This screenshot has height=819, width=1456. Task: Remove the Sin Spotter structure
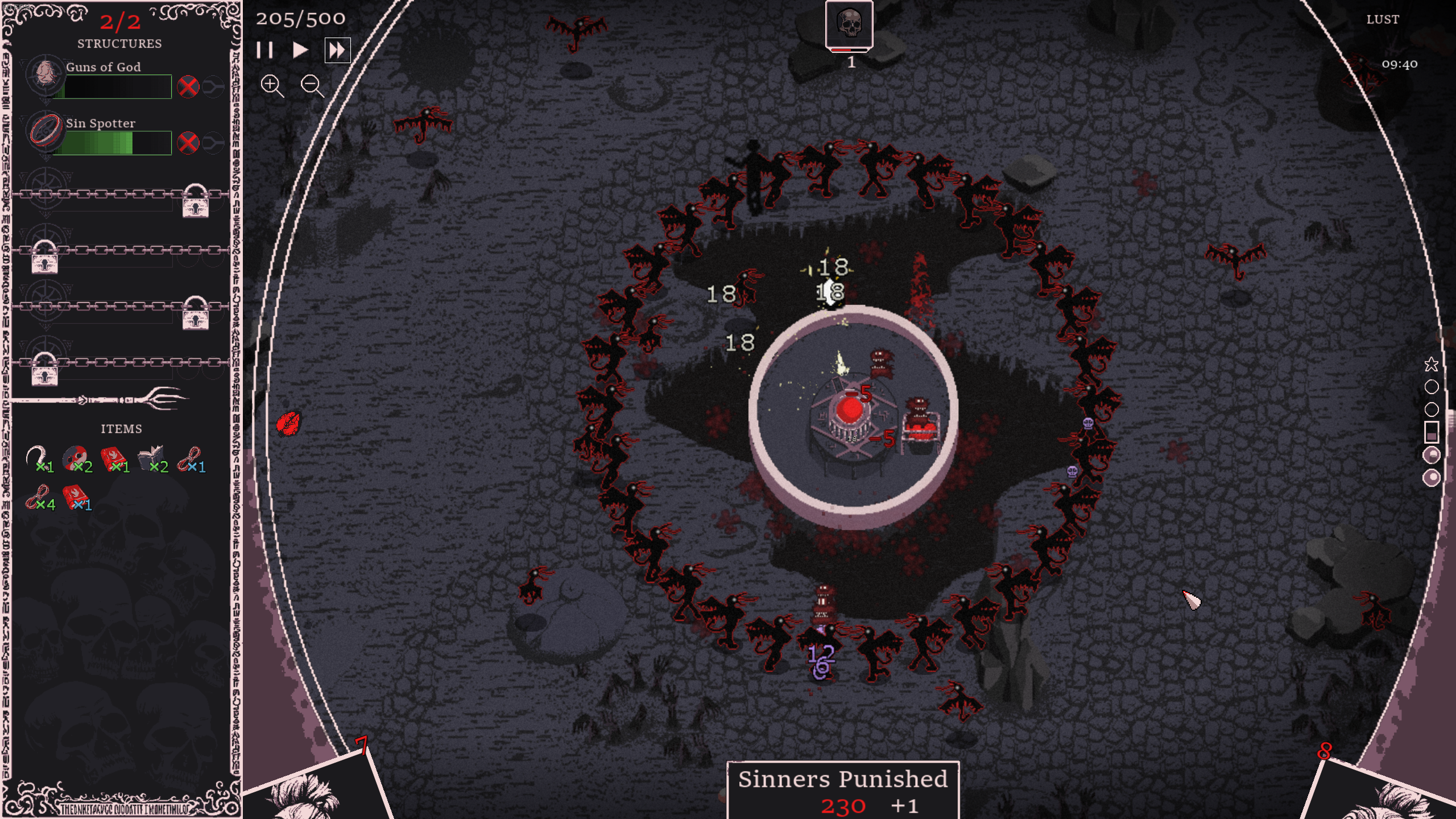tap(188, 143)
